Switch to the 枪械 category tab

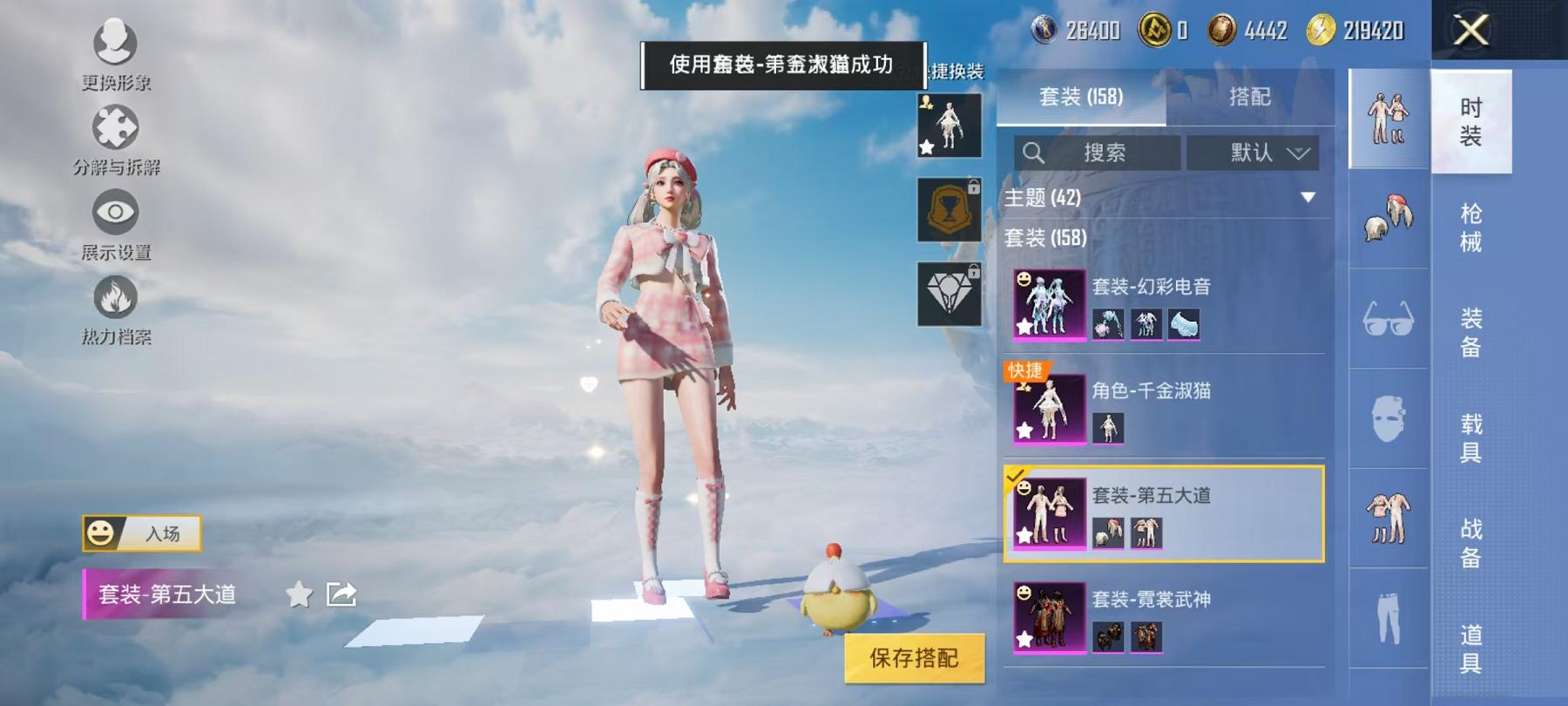[1471, 227]
